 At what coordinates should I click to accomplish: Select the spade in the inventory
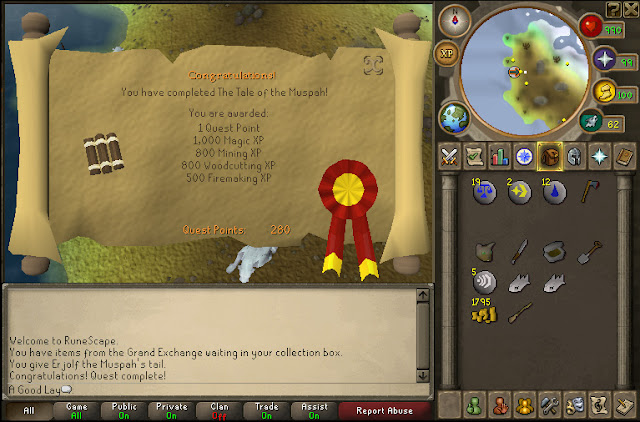point(589,250)
